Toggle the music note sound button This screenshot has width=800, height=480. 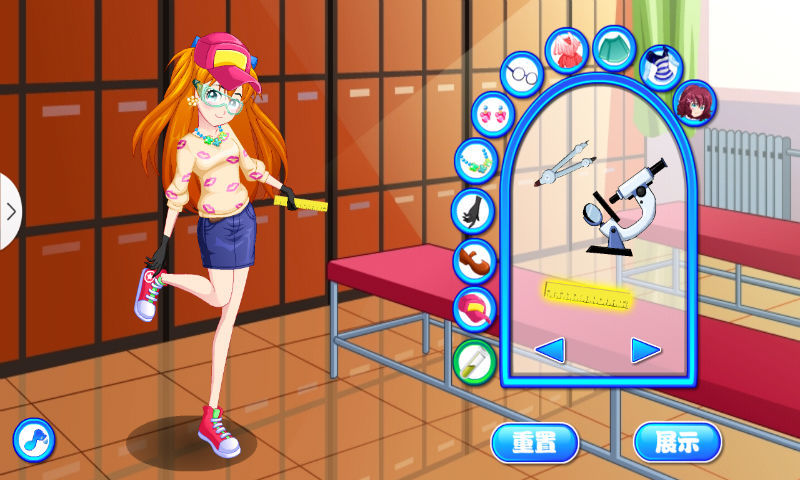[x=33, y=439]
